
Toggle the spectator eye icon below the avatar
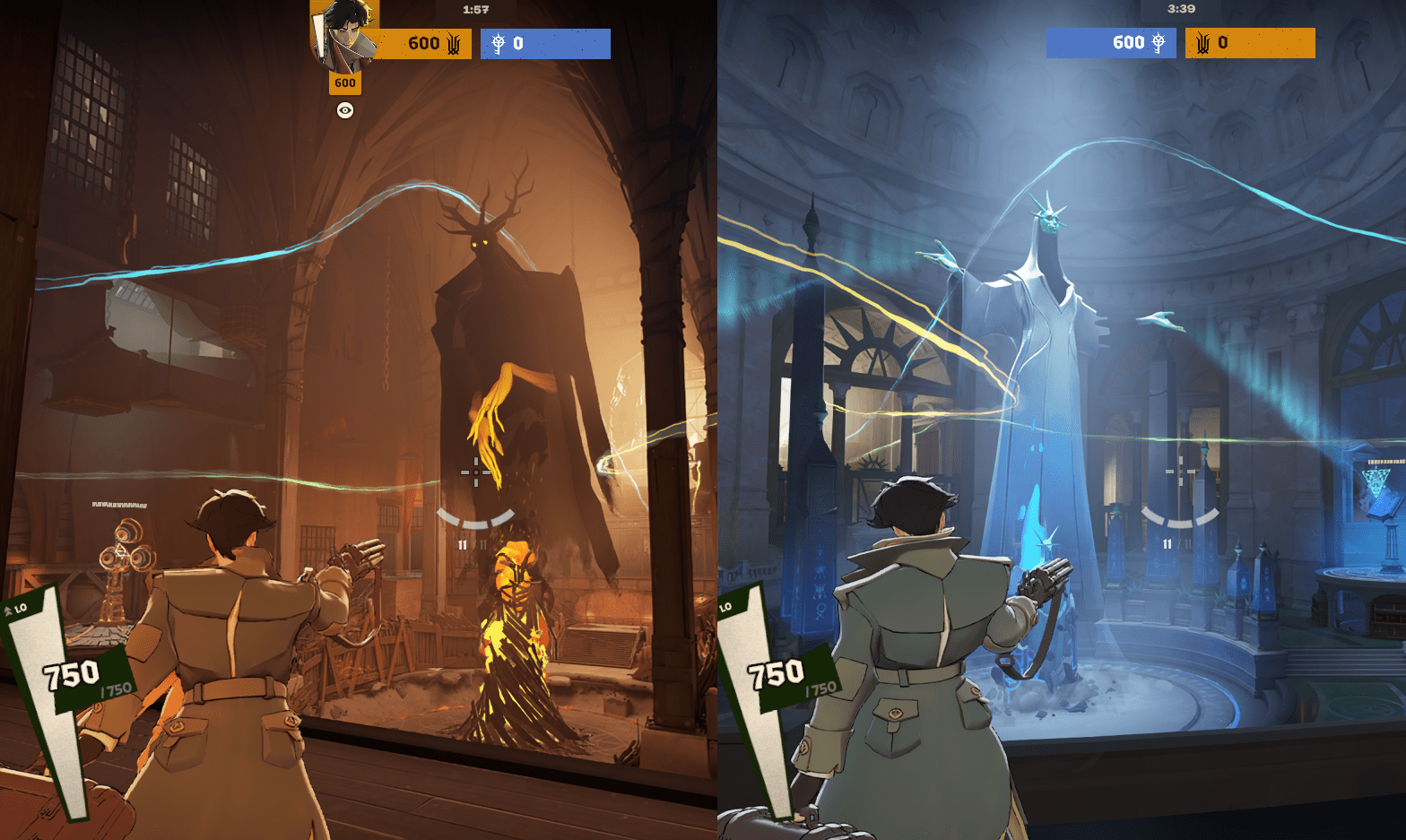[345, 111]
